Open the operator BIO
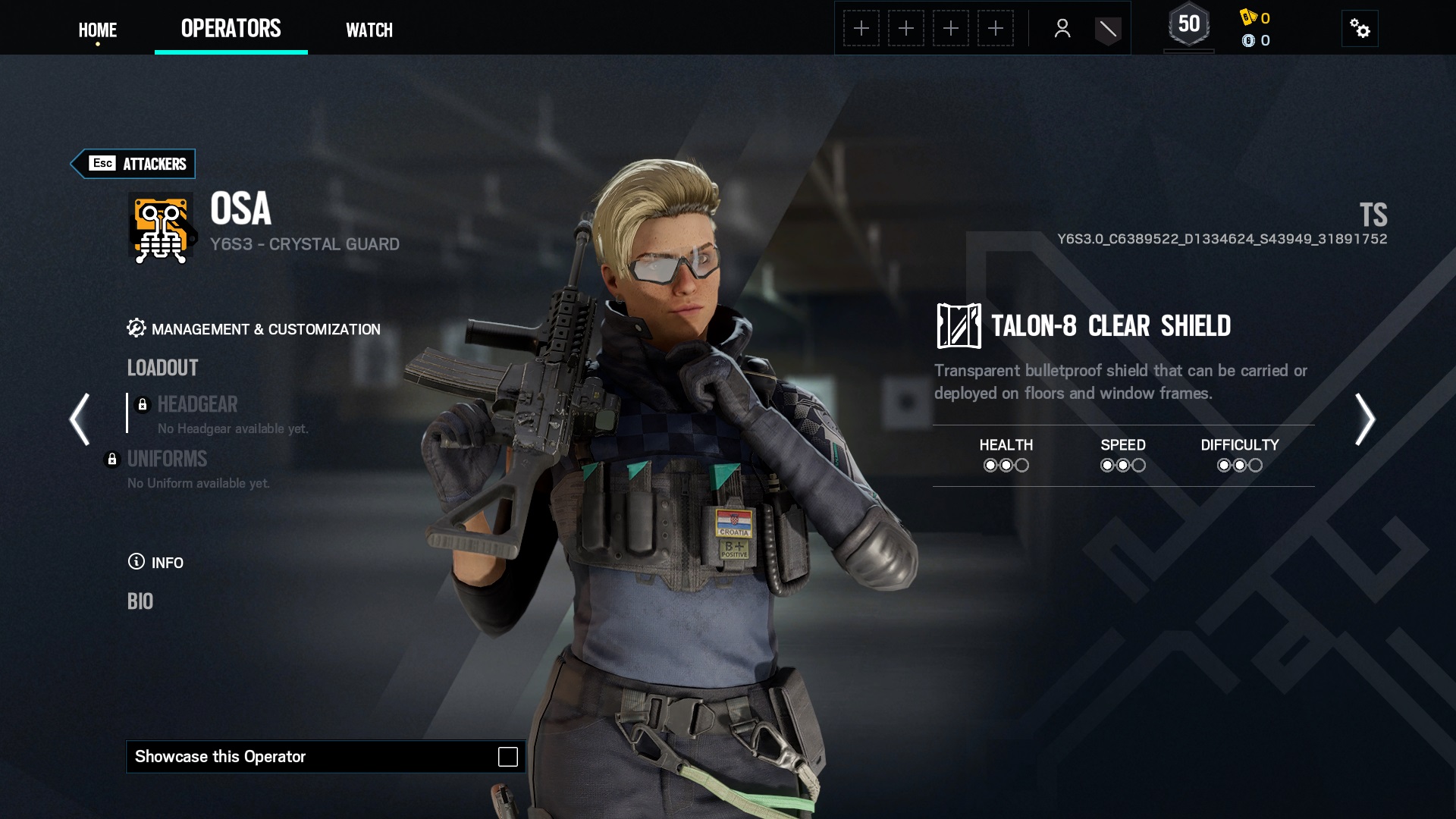1456x819 pixels. click(x=140, y=601)
